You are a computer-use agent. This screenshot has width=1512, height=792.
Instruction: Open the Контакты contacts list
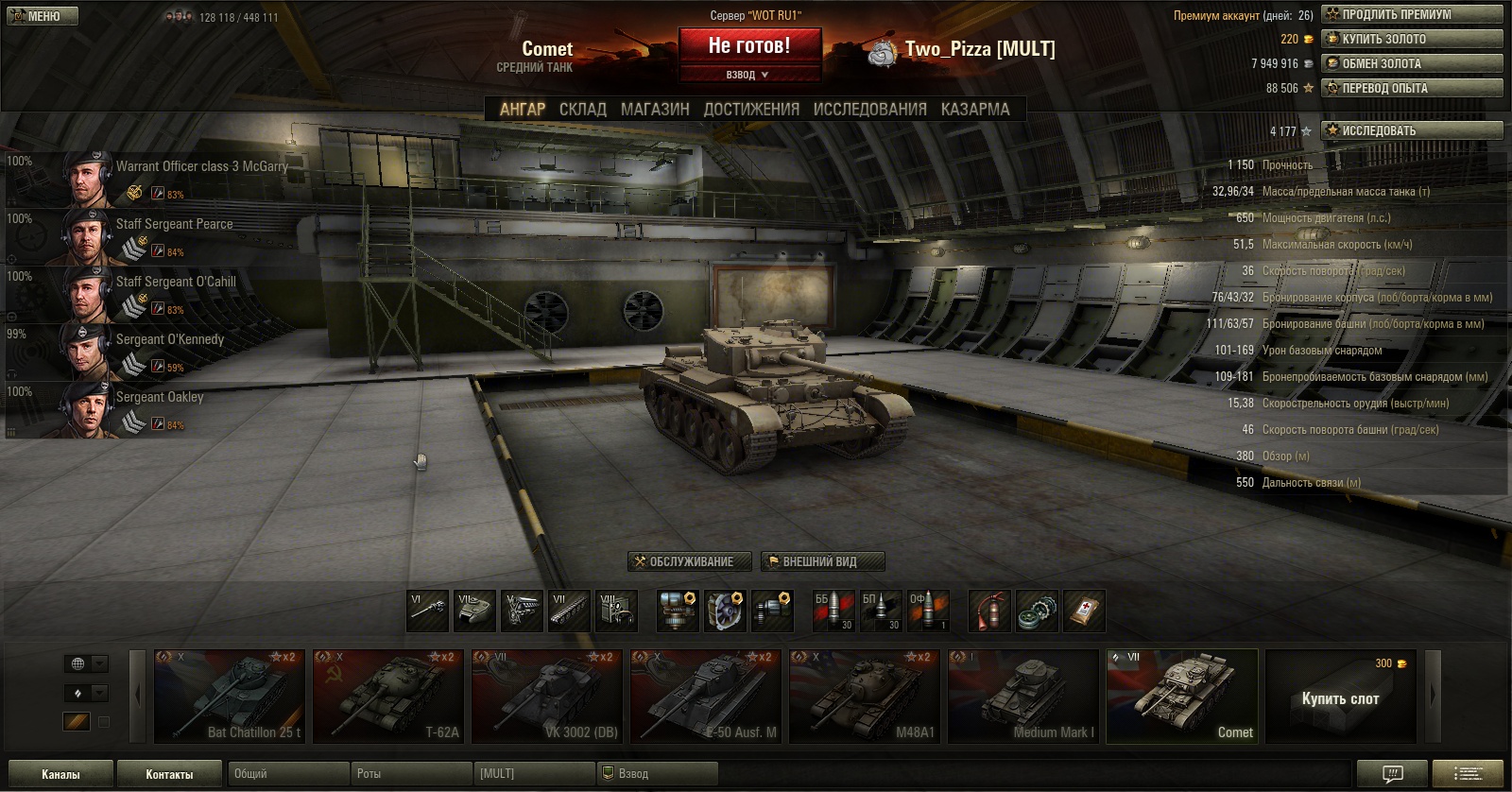coord(169,774)
